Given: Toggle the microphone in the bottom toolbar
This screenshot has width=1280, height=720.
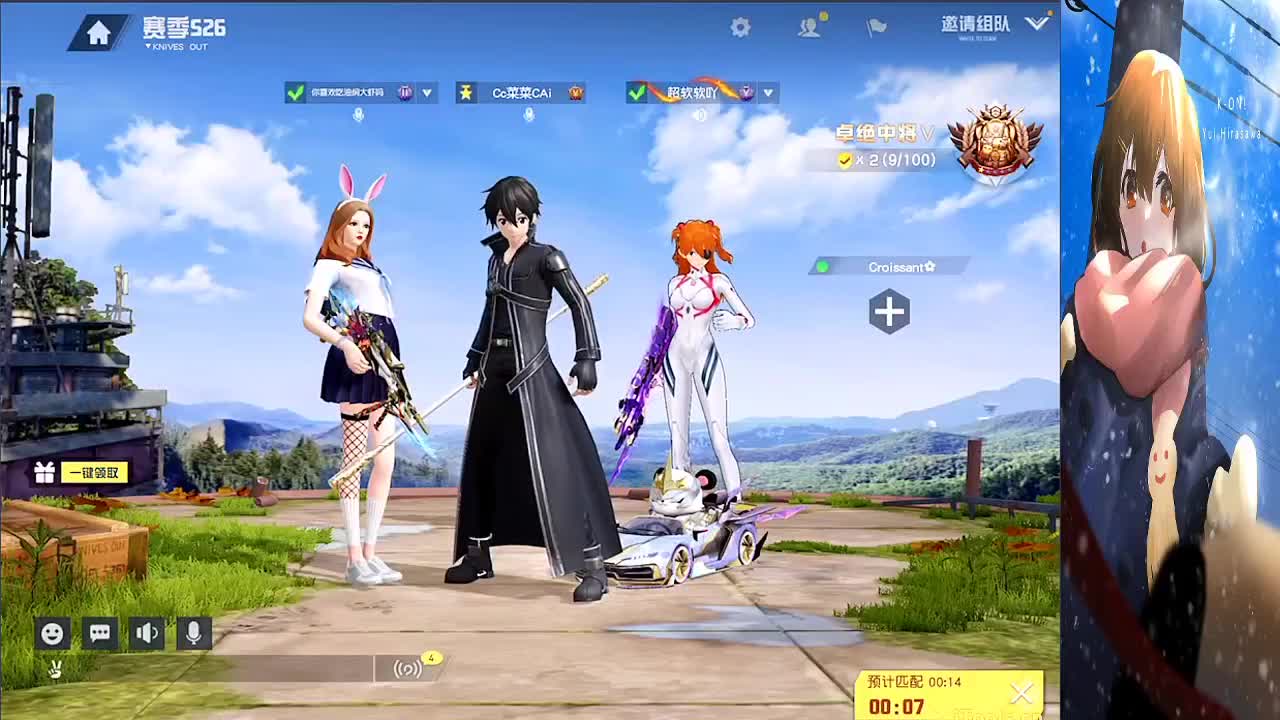Looking at the screenshot, I should click(192, 634).
